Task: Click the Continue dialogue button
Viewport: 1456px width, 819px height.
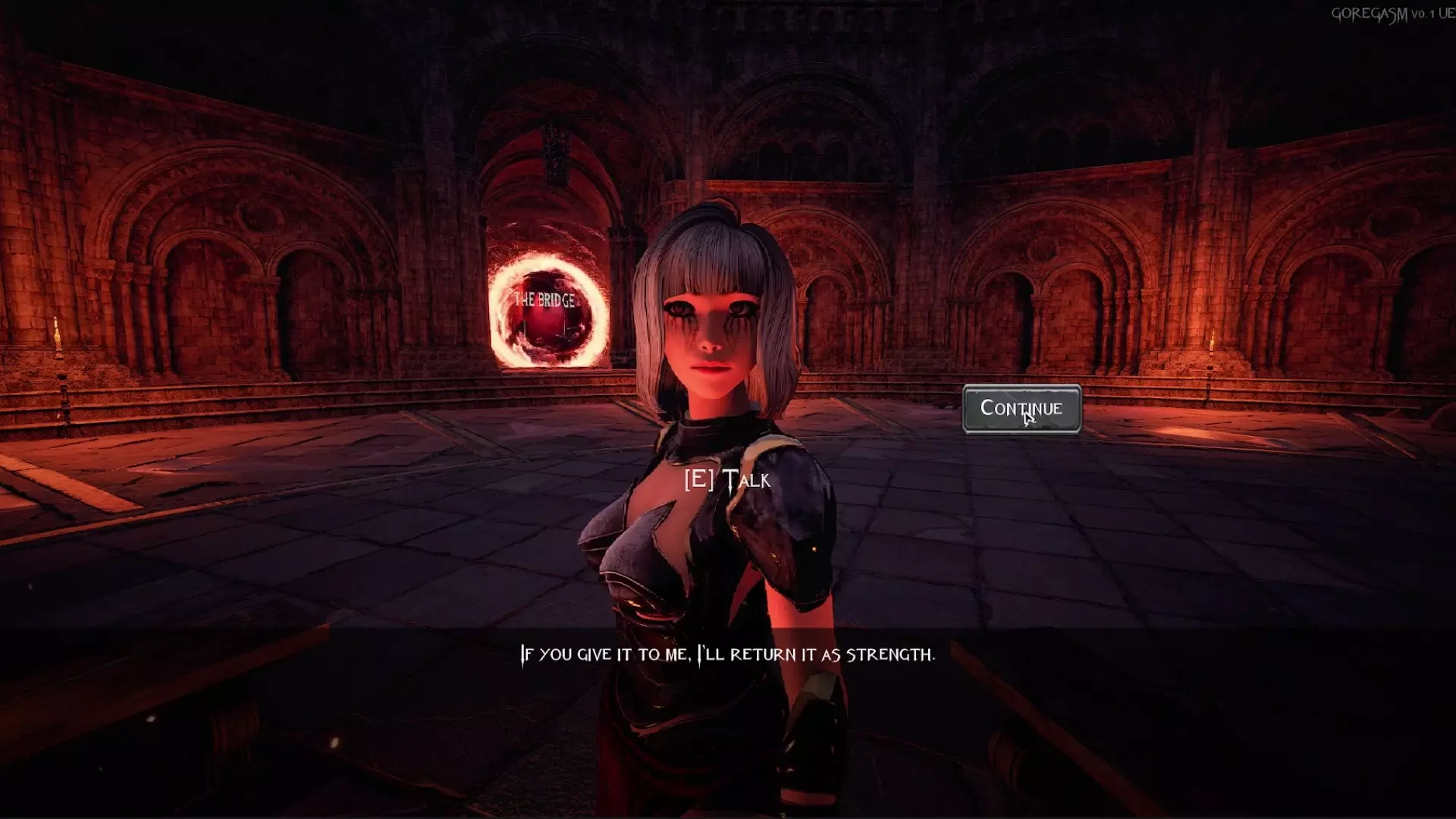Action: point(1021,409)
